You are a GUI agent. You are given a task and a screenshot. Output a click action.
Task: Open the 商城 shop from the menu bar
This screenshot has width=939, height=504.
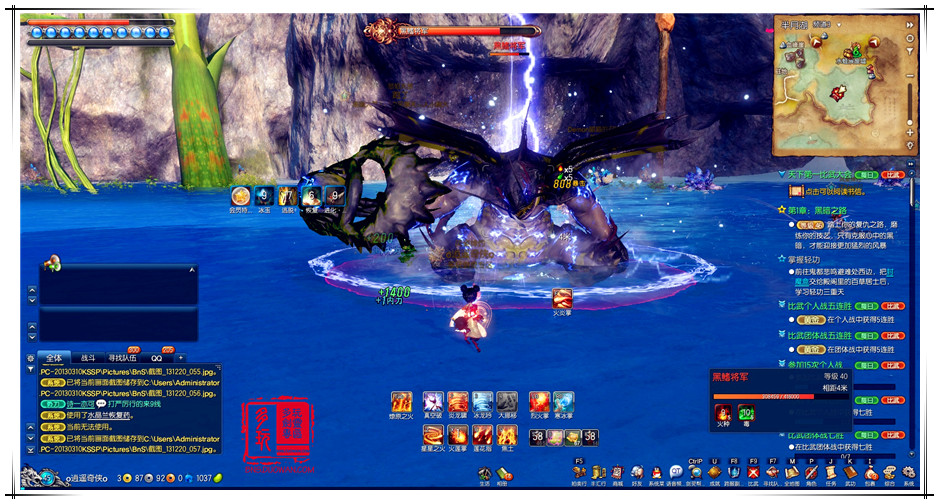click(617, 473)
